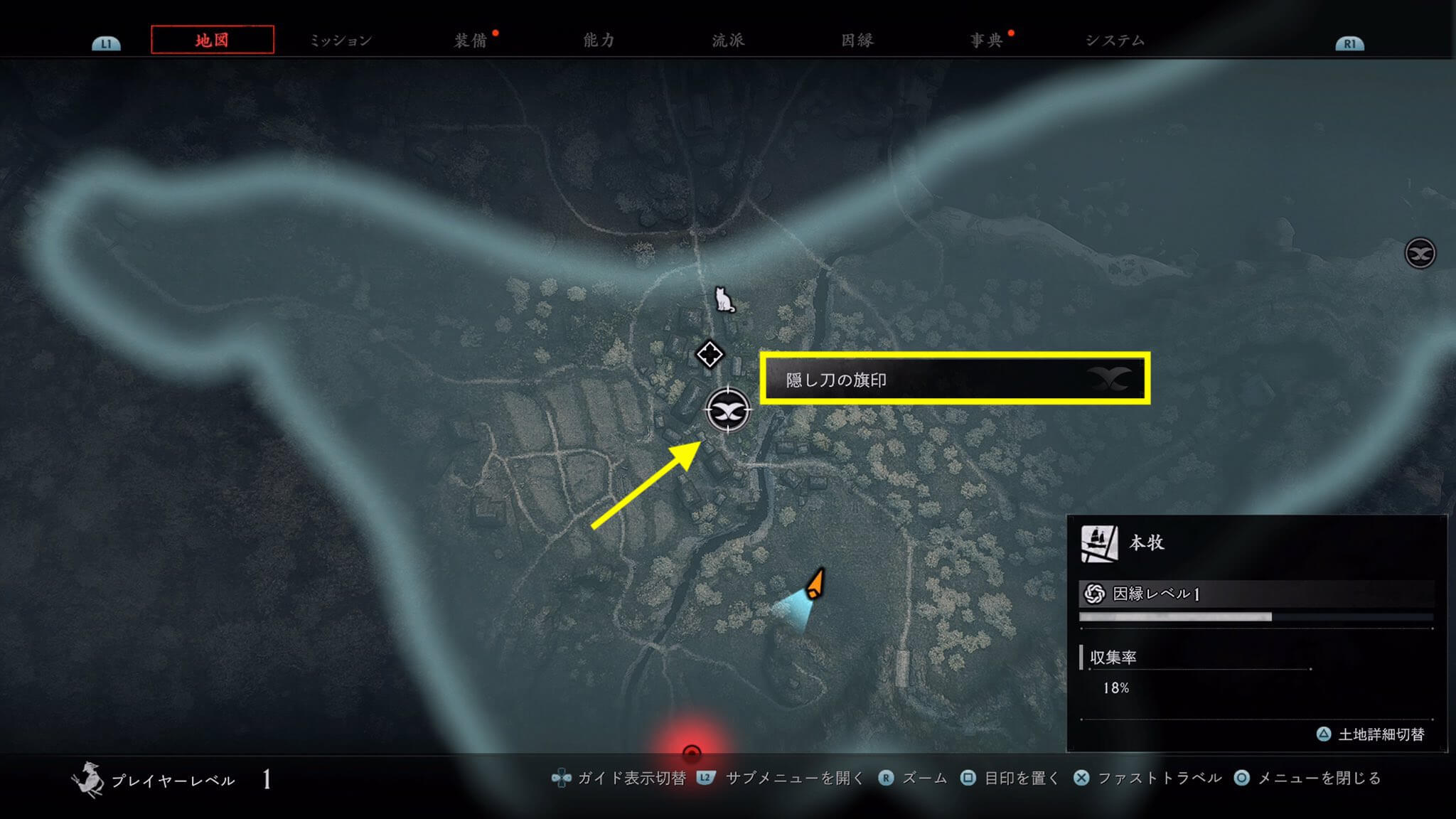The width and height of the screenshot is (1456, 819).
Task: Switch to the 地図 map tab
Action: [212, 40]
